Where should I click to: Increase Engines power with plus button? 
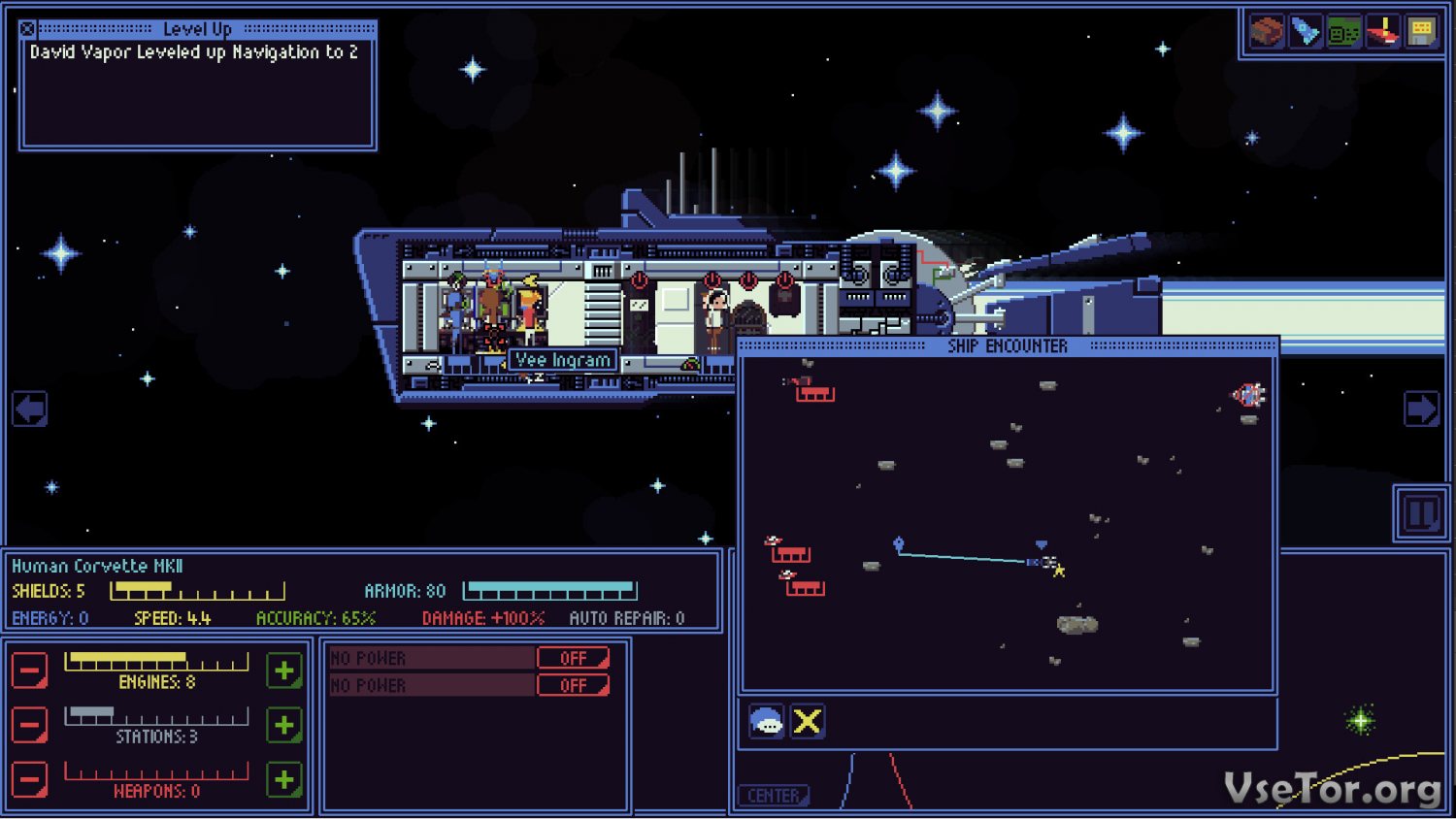(284, 671)
